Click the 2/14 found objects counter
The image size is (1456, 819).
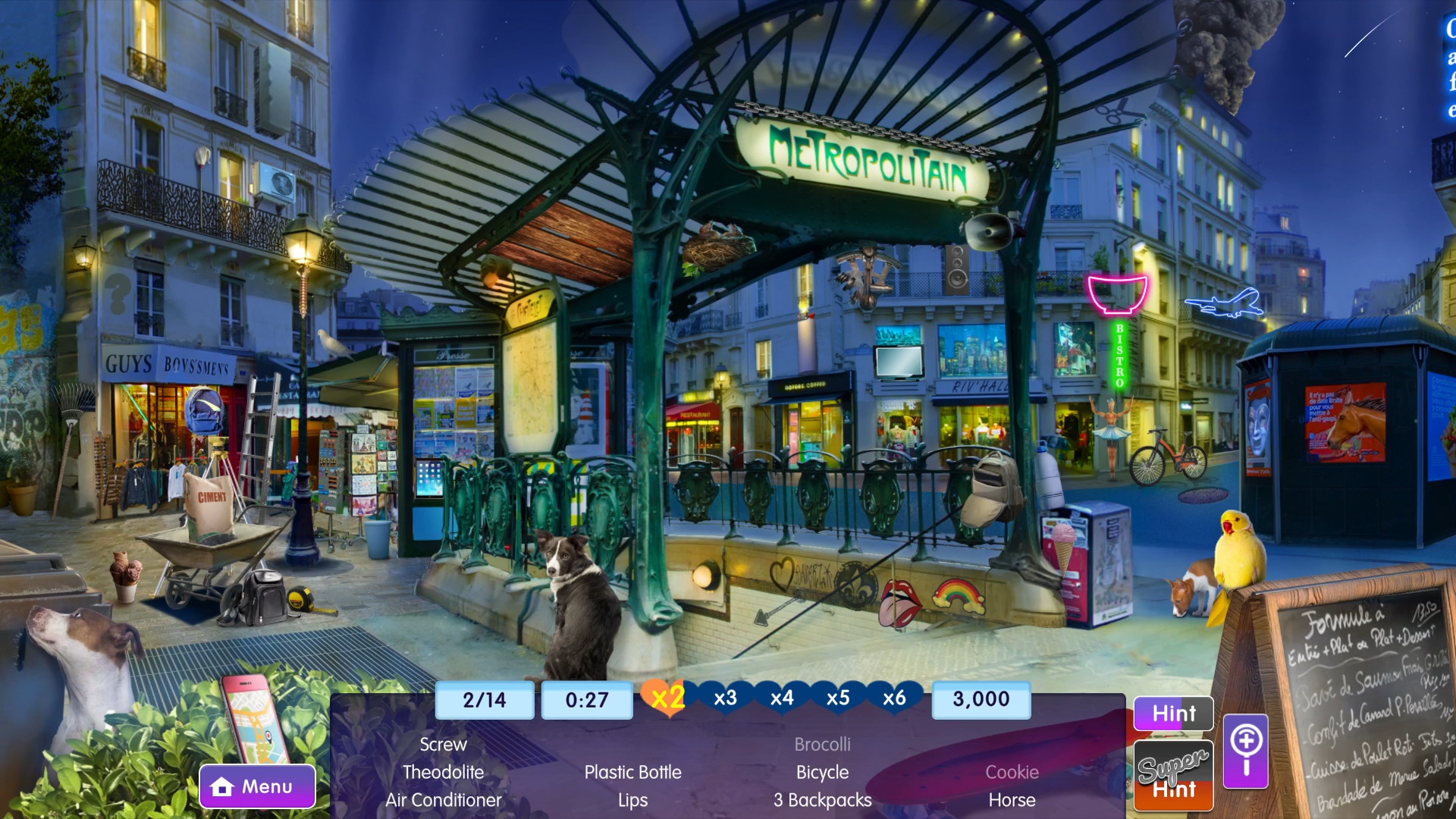click(x=484, y=699)
